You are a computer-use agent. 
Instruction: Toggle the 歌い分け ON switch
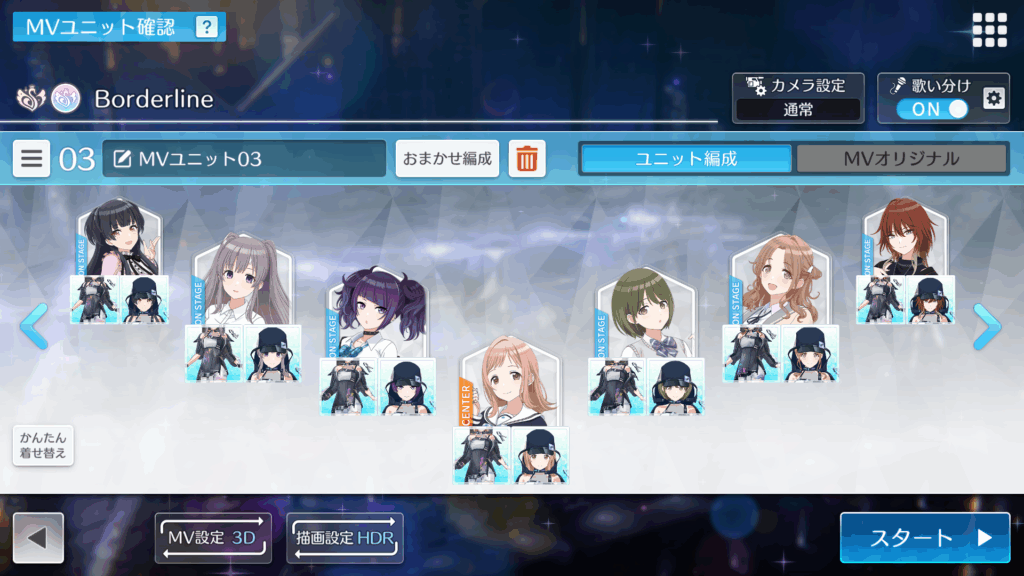[x=932, y=109]
